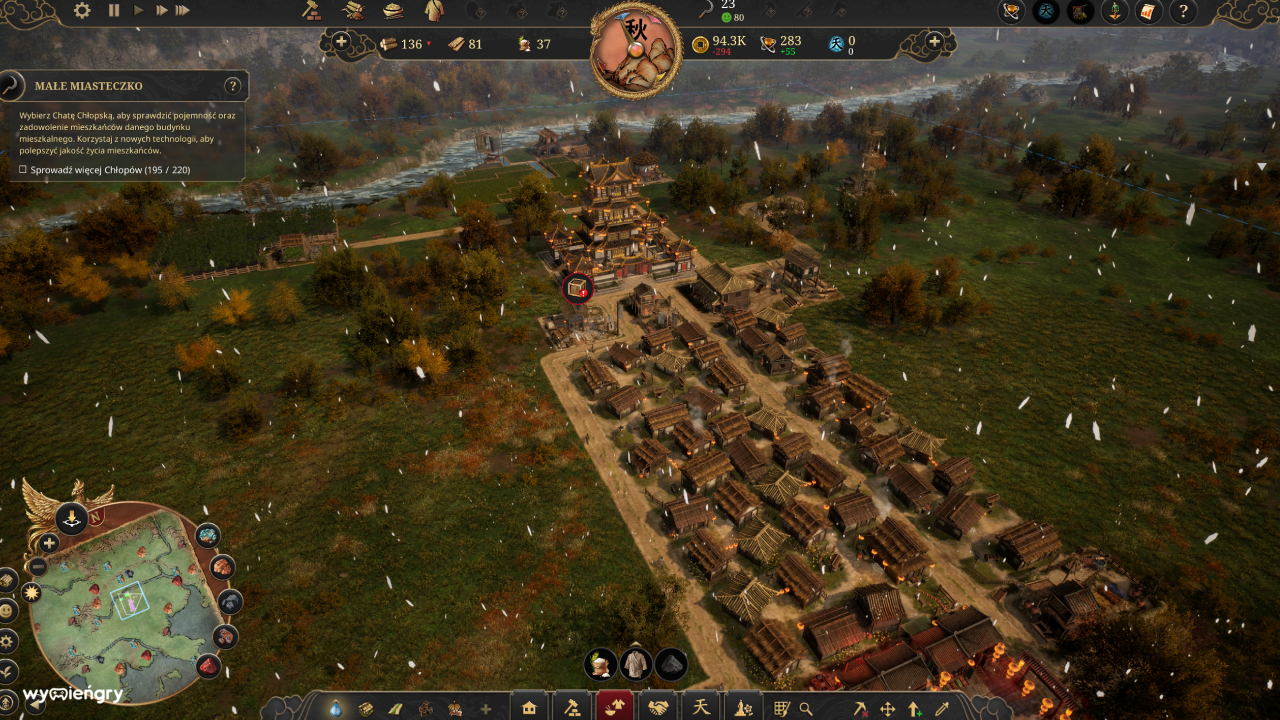Check the 'Sprowadź więcej Chłopów' objective checkbox
The height and width of the screenshot is (720, 1280).
coord(22,170)
